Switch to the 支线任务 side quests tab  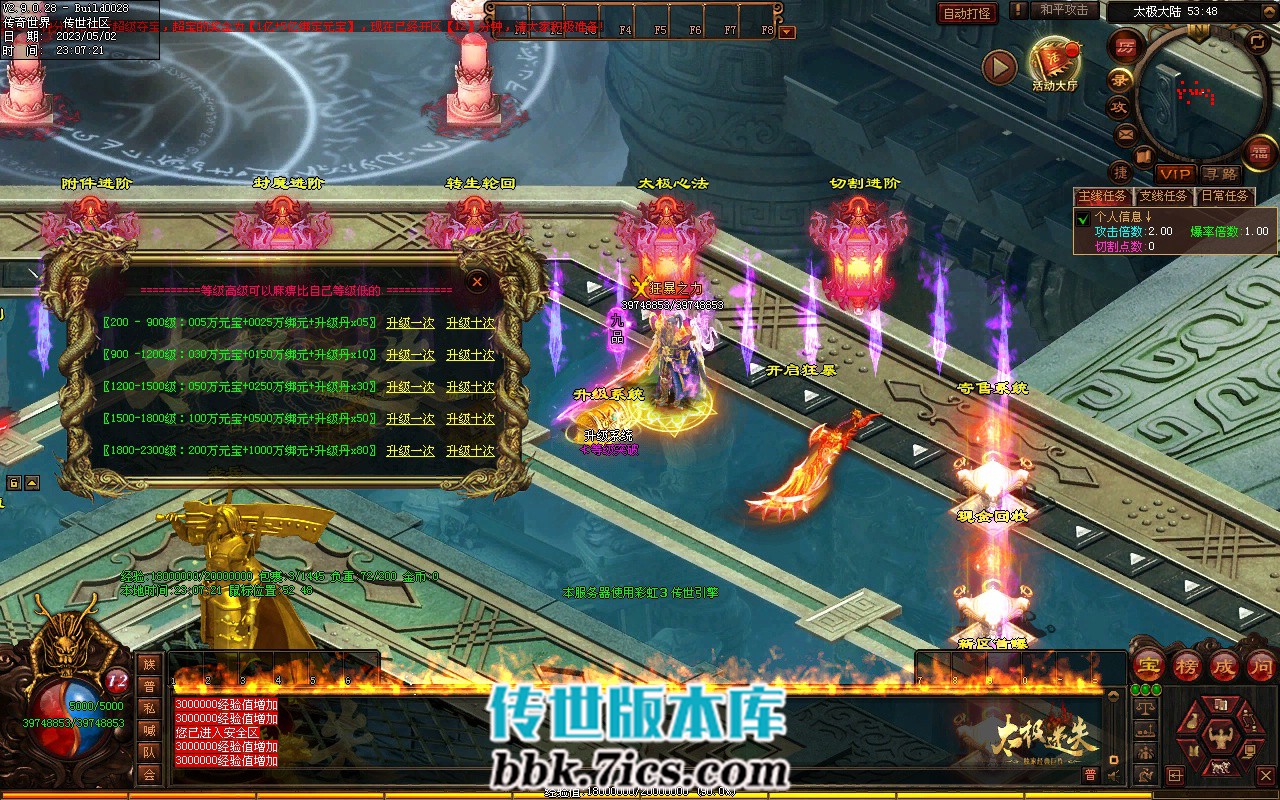tap(1163, 196)
